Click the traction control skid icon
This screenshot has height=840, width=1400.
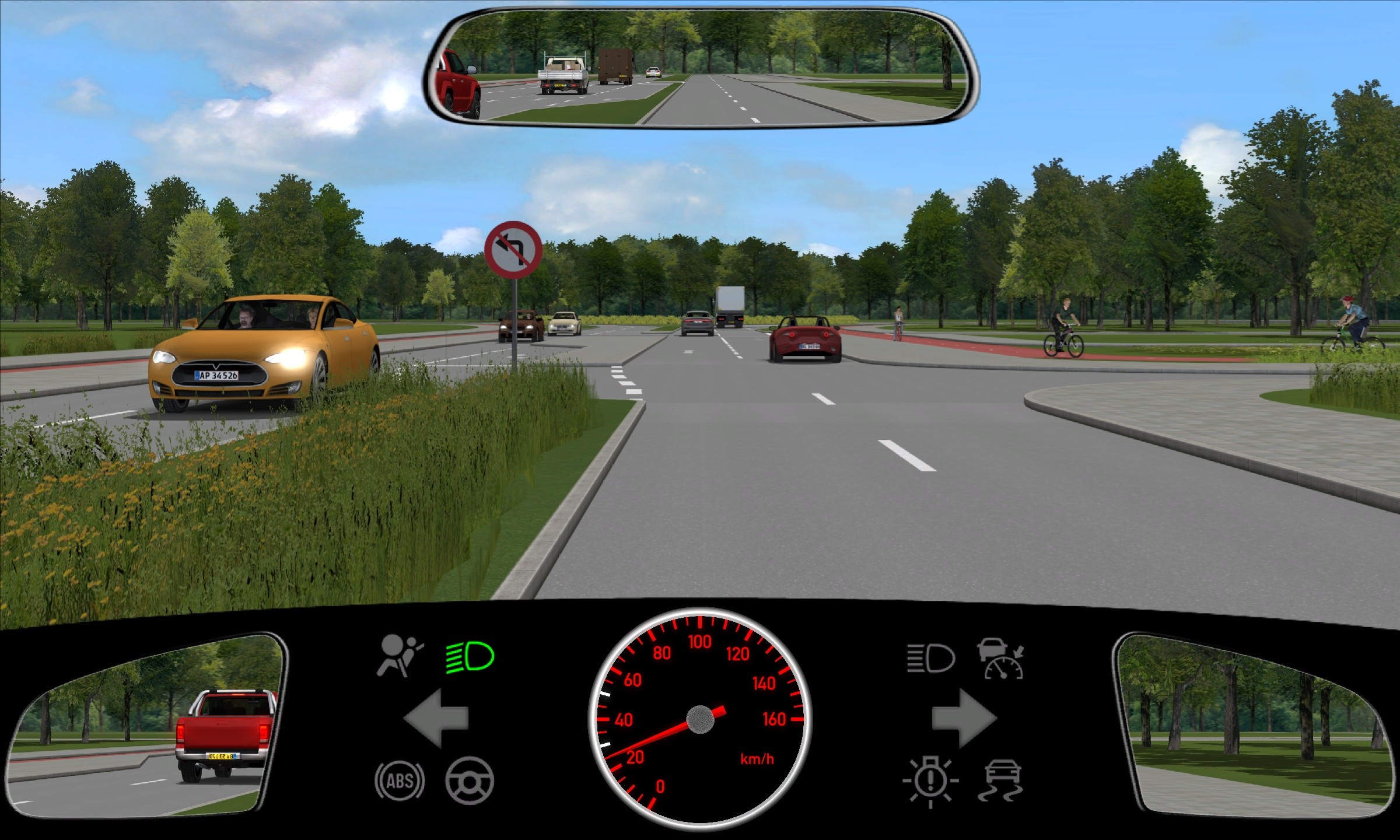click(x=1002, y=780)
